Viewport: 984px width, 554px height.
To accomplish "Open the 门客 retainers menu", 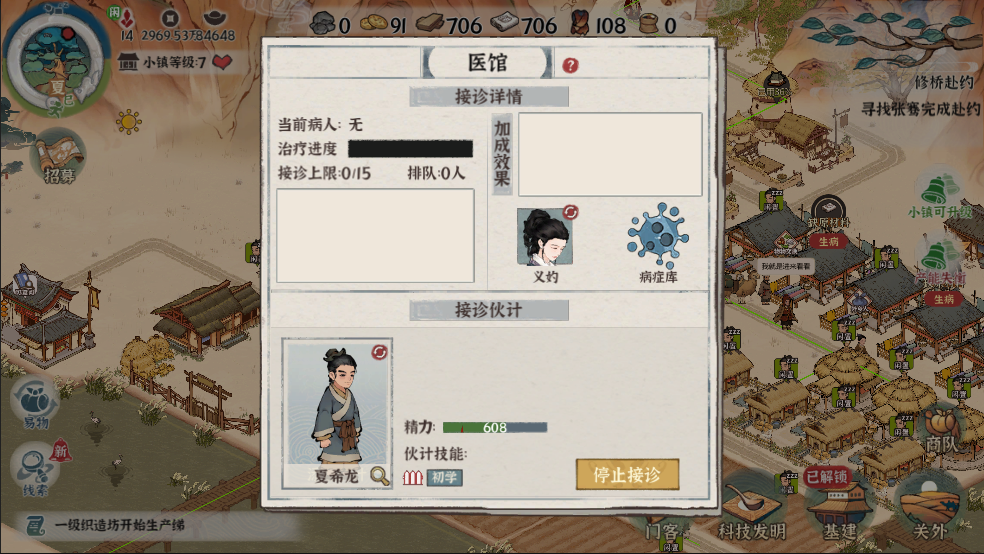I will [x=663, y=528].
